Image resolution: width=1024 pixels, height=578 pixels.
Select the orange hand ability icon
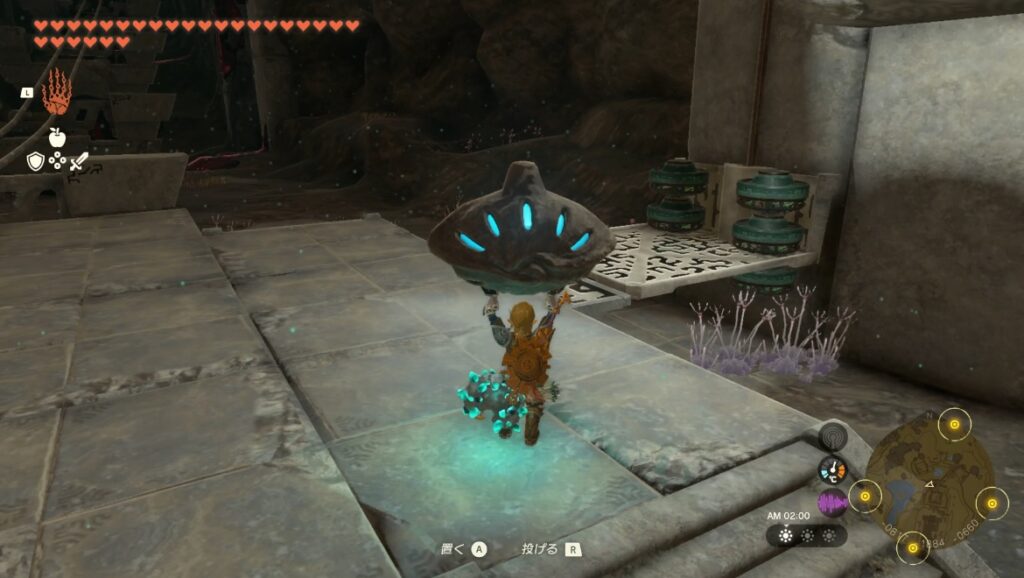pyautogui.click(x=56, y=92)
